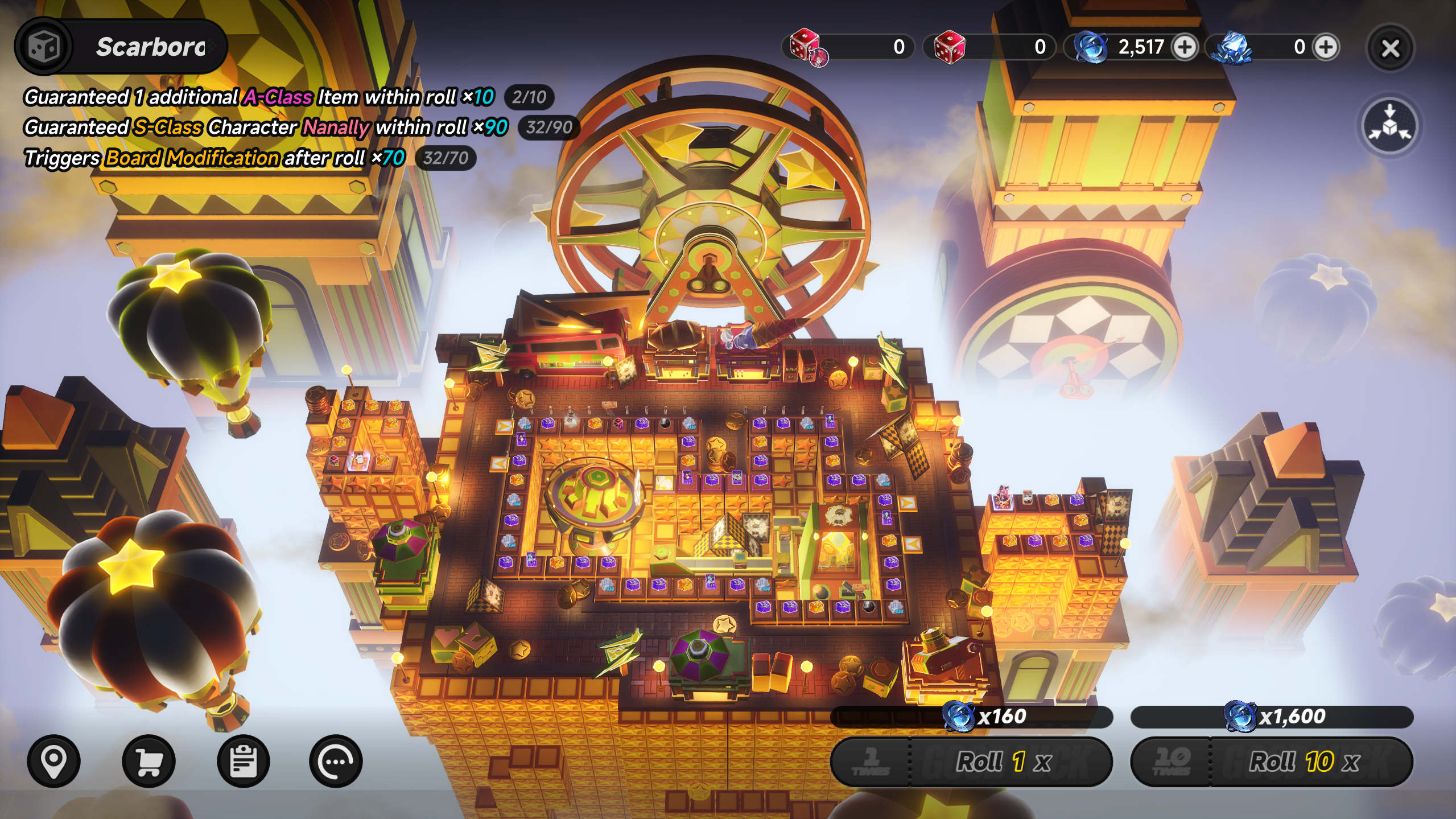Add more blue crystal currency
The height and width of the screenshot is (819, 1456).
(x=1326, y=47)
